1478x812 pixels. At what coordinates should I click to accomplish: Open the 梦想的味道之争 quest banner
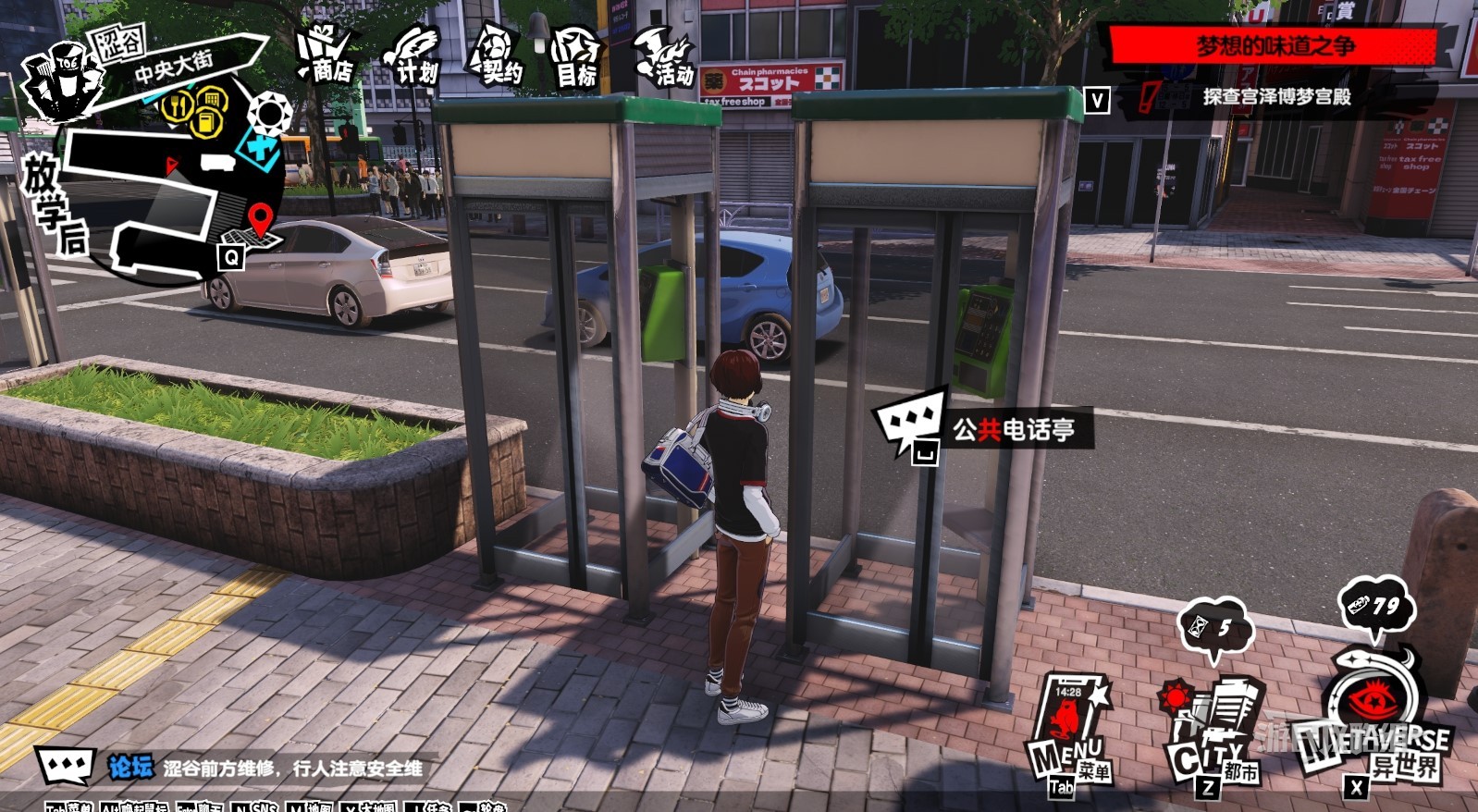[1274, 45]
